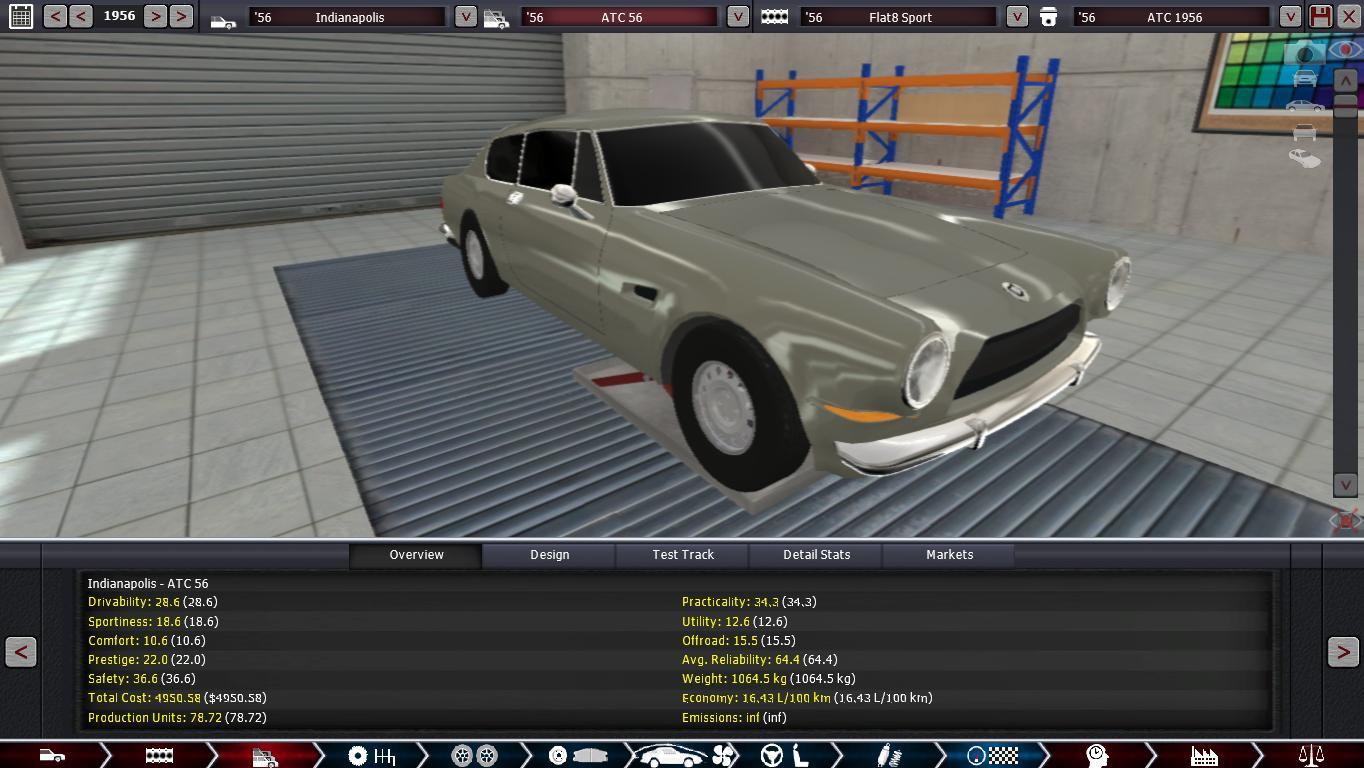The image size is (1364, 768).
Task: Show the Detail Stats tab
Action: pos(816,555)
